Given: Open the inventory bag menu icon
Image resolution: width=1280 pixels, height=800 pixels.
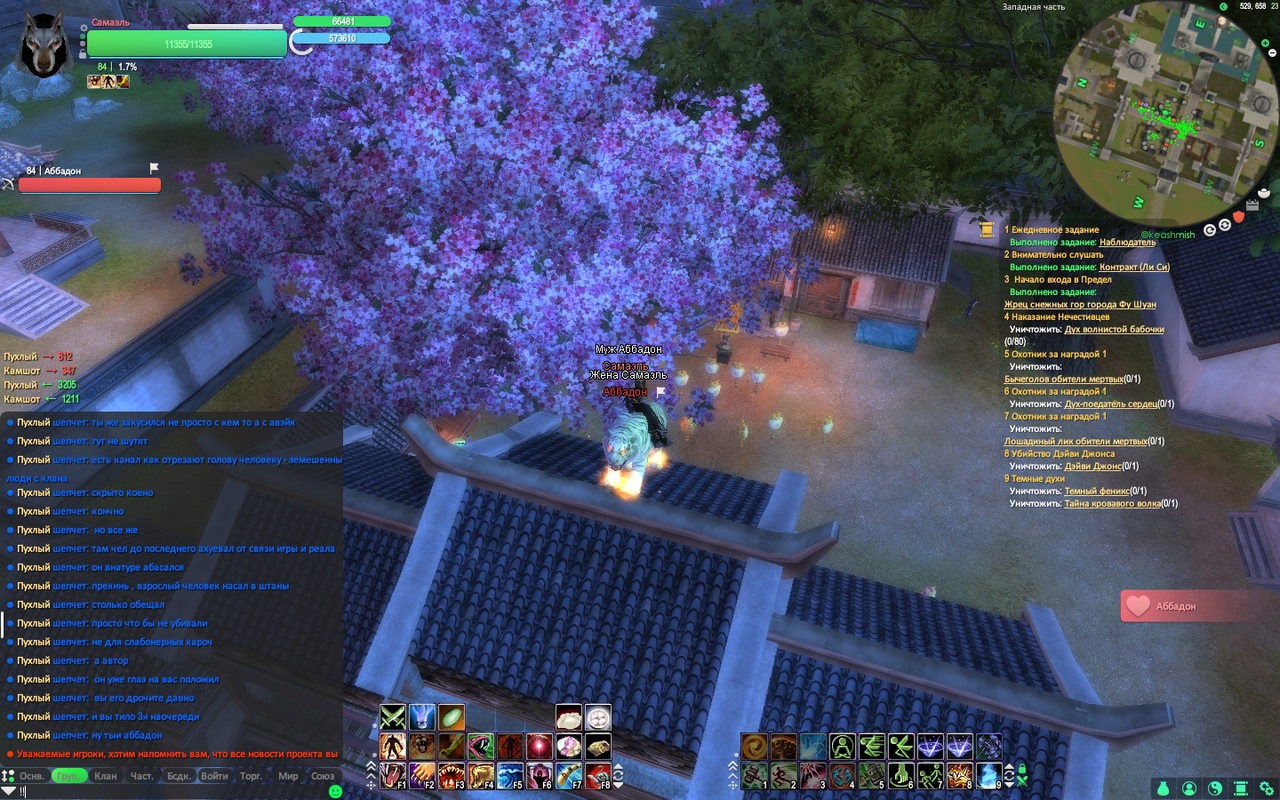Looking at the screenshot, I should click(1163, 788).
